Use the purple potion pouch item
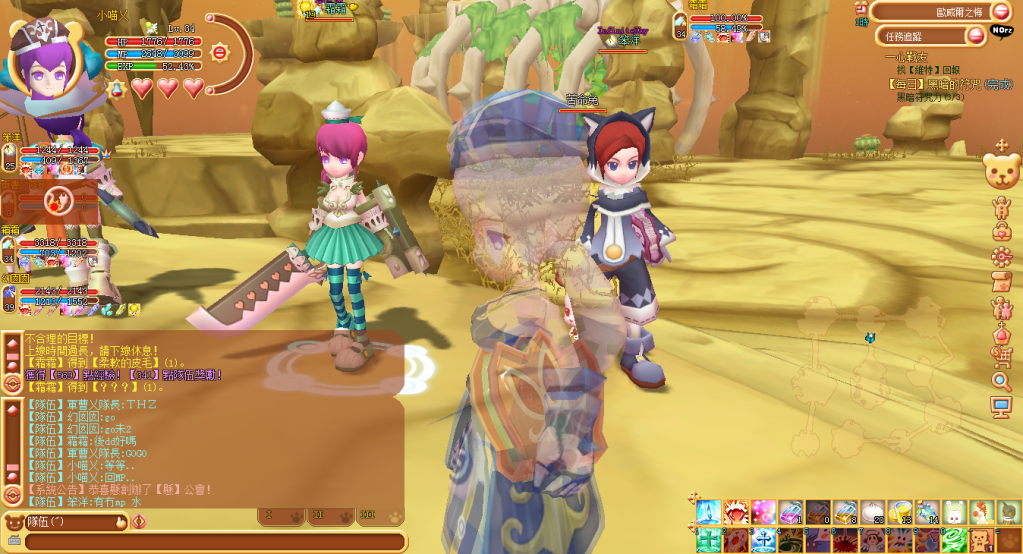This screenshot has height=554, width=1023. pos(791,513)
